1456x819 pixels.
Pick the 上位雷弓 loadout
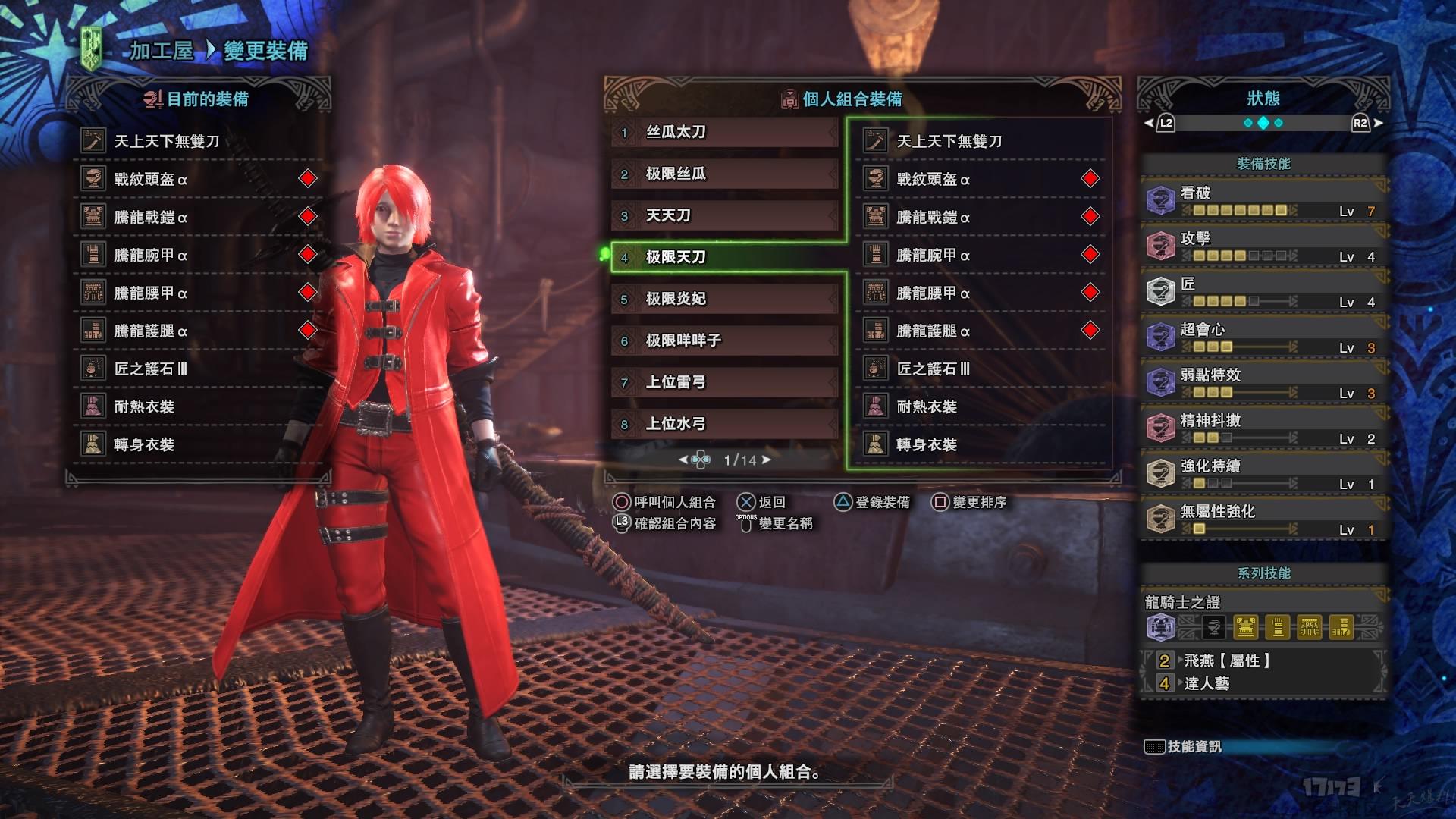724,383
